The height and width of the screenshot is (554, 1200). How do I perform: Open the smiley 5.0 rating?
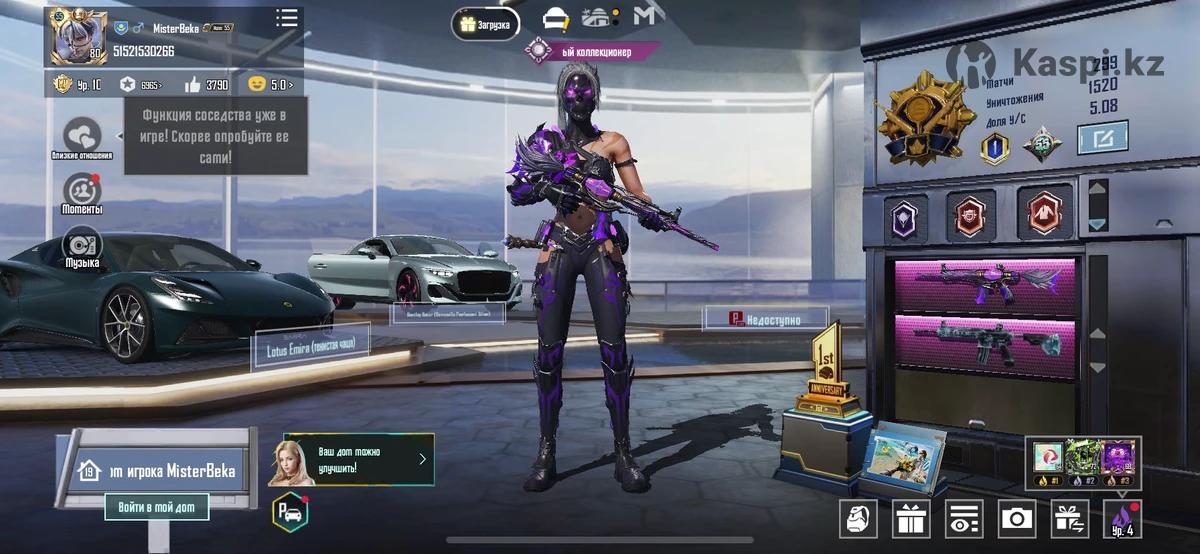pos(272,85)
